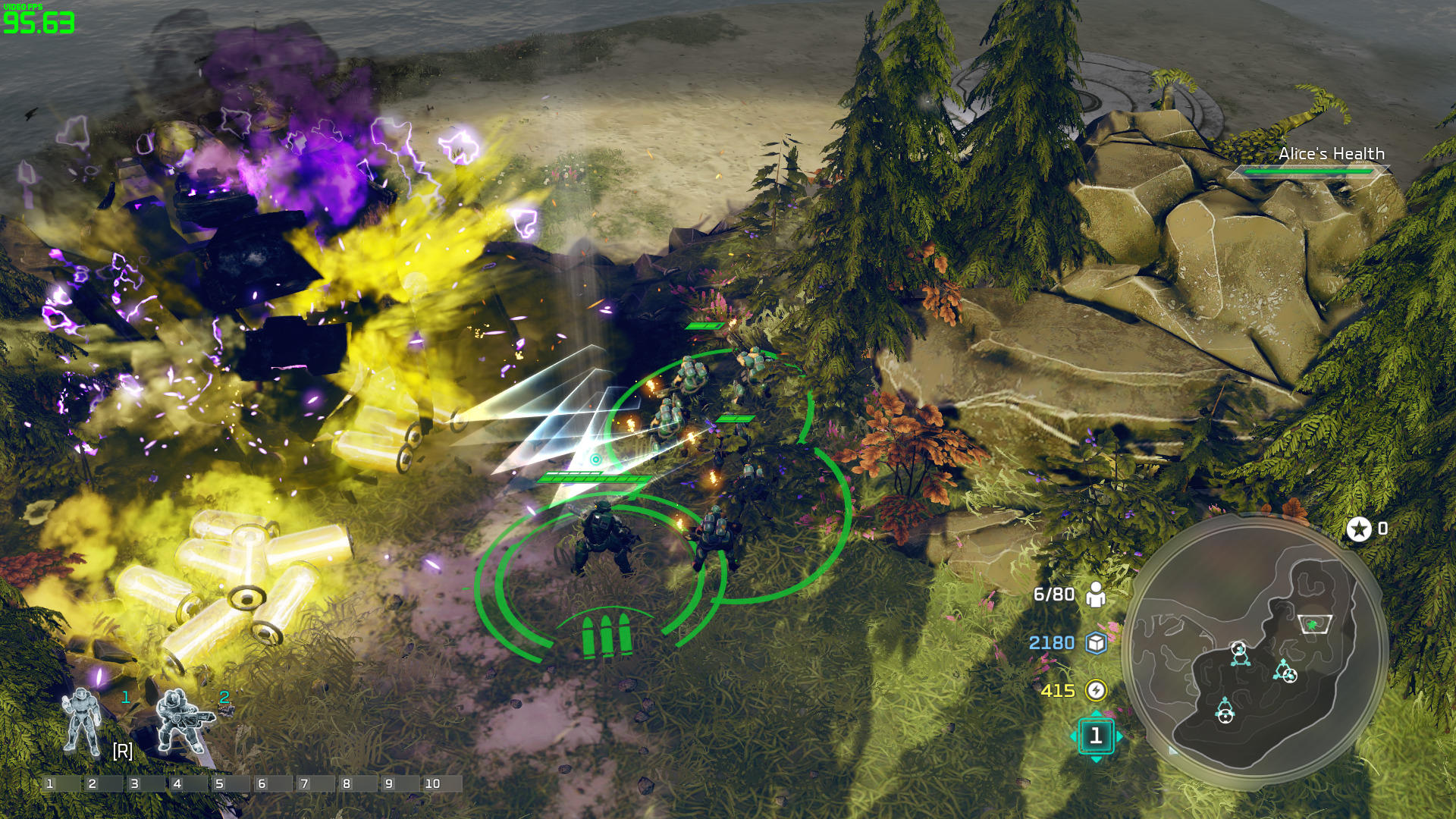Viewport: 1456px width, 819px height.
Task: Open the leader points star icon
Action: click(1358, 529)
